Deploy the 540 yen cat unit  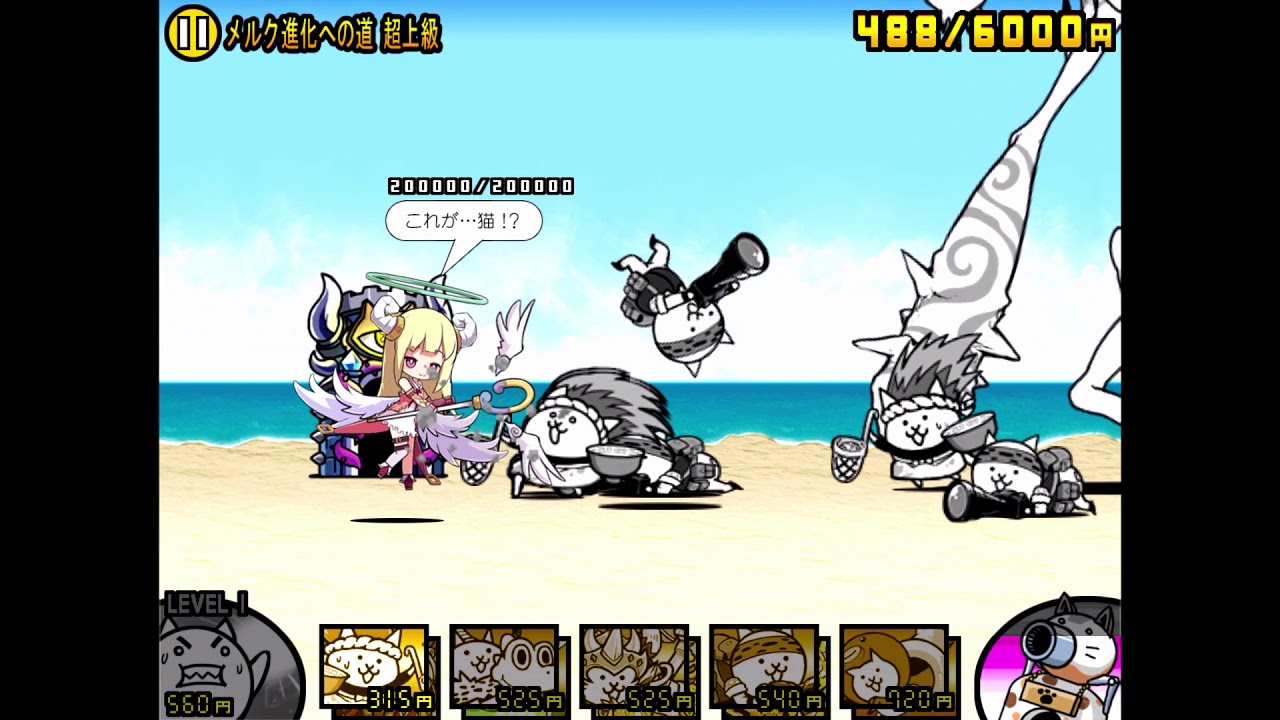coord(764,667)
